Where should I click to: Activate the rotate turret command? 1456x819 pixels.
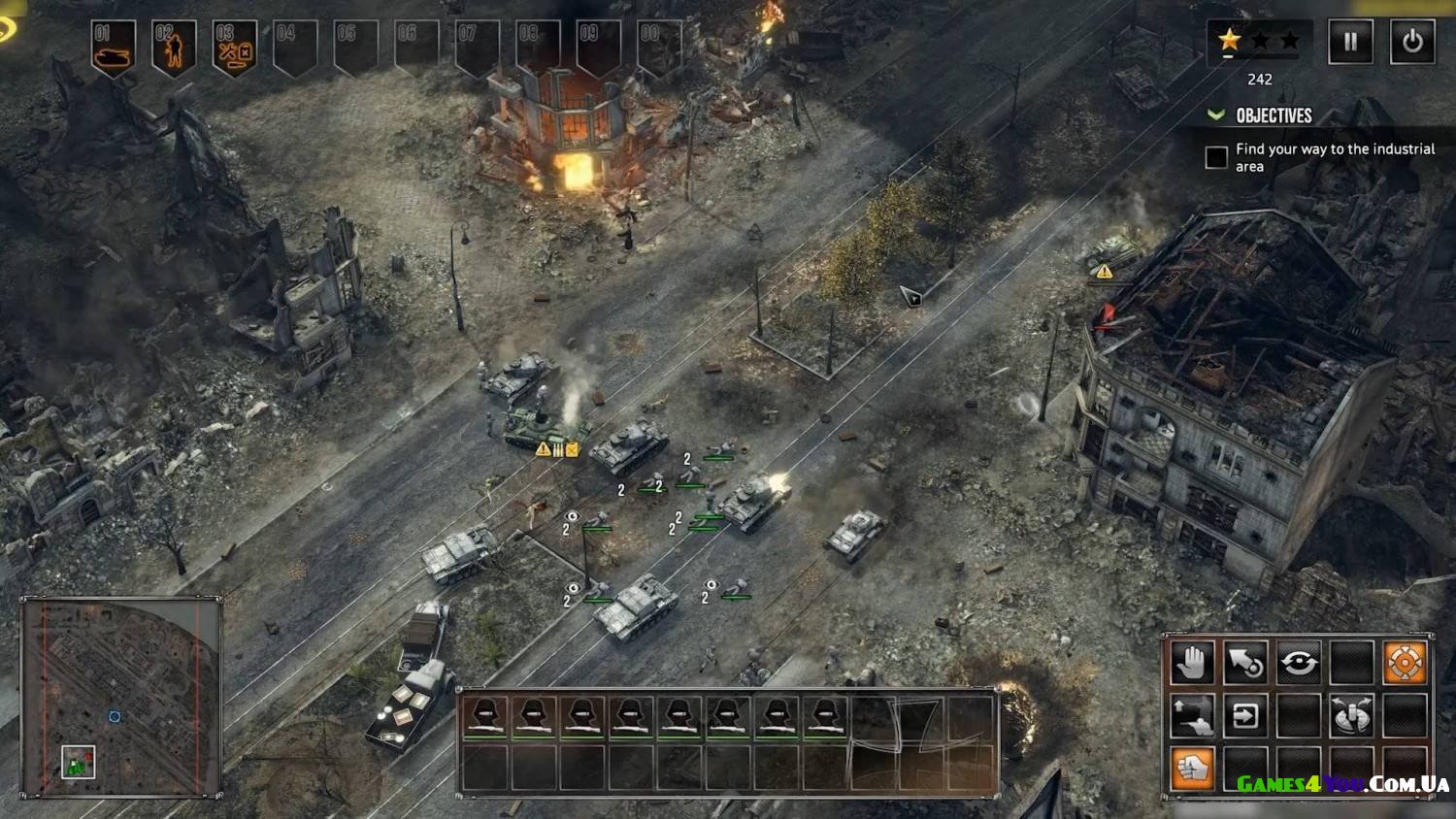pyautogui.click(x=1350, y=716)
